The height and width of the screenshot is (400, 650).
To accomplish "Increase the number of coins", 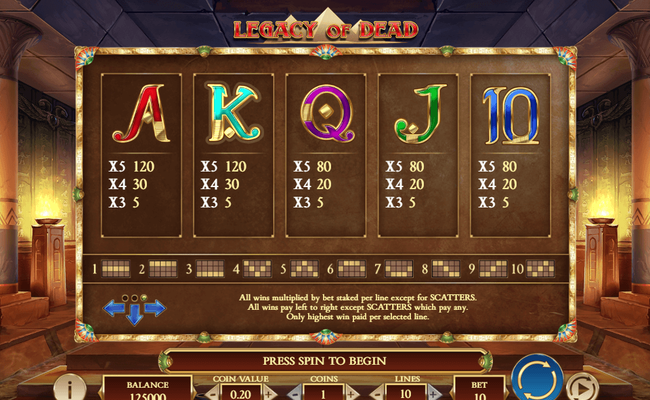I will tap(352, 395).
